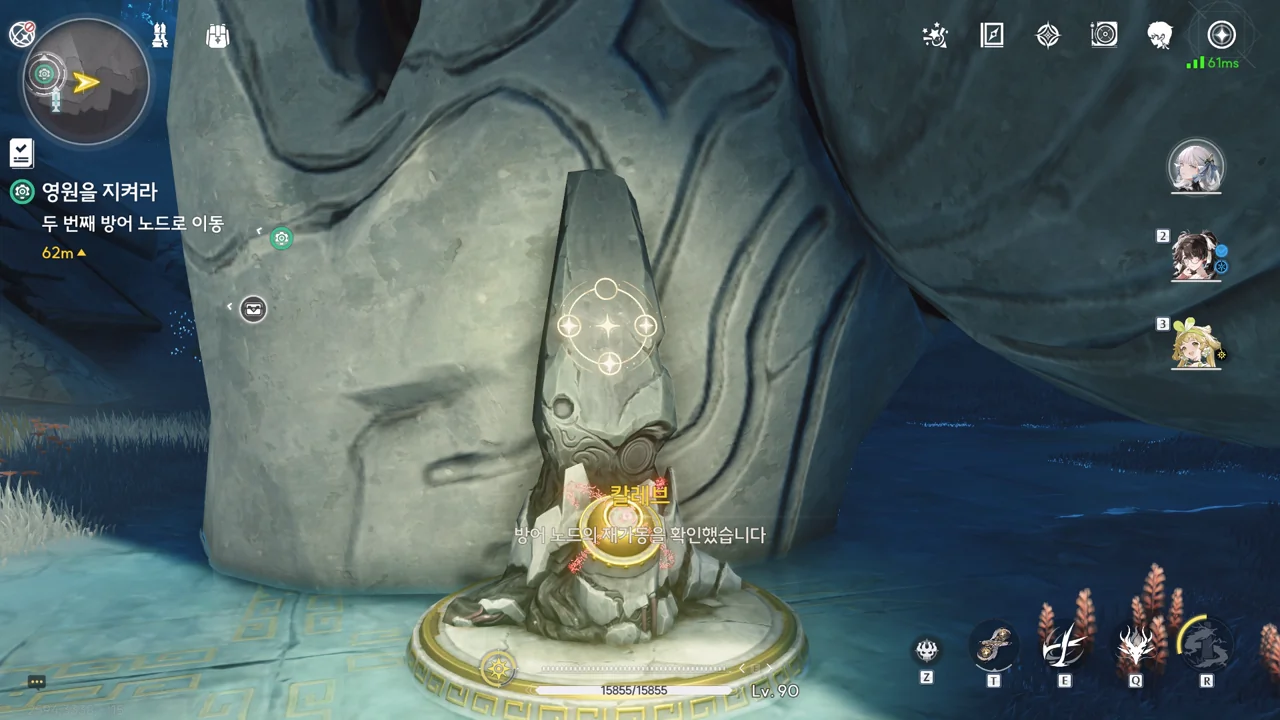
Task: Open the circular minimap
Action: (85, 82)
